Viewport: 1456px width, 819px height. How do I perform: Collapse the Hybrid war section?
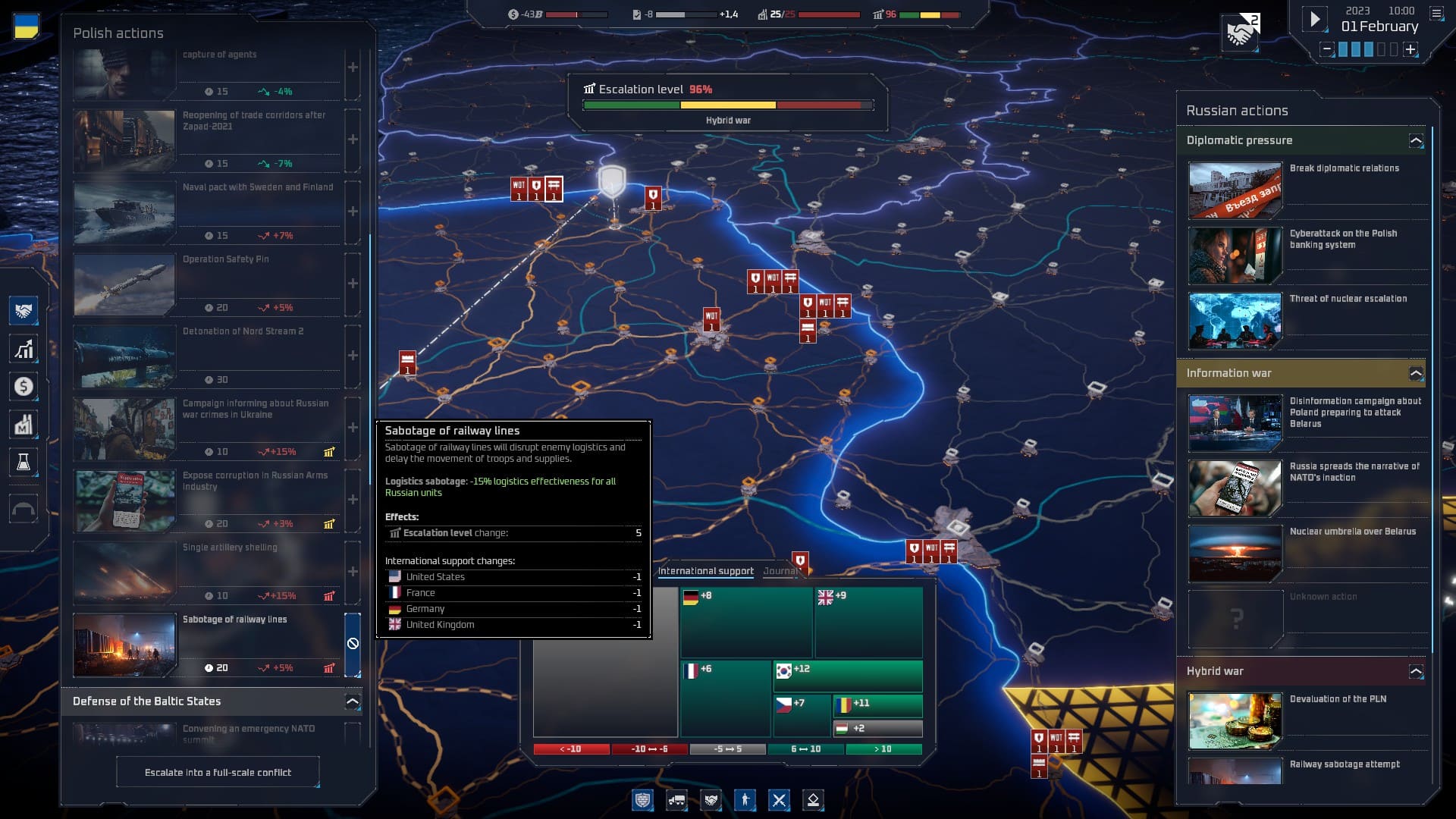tap(1416, 671)
